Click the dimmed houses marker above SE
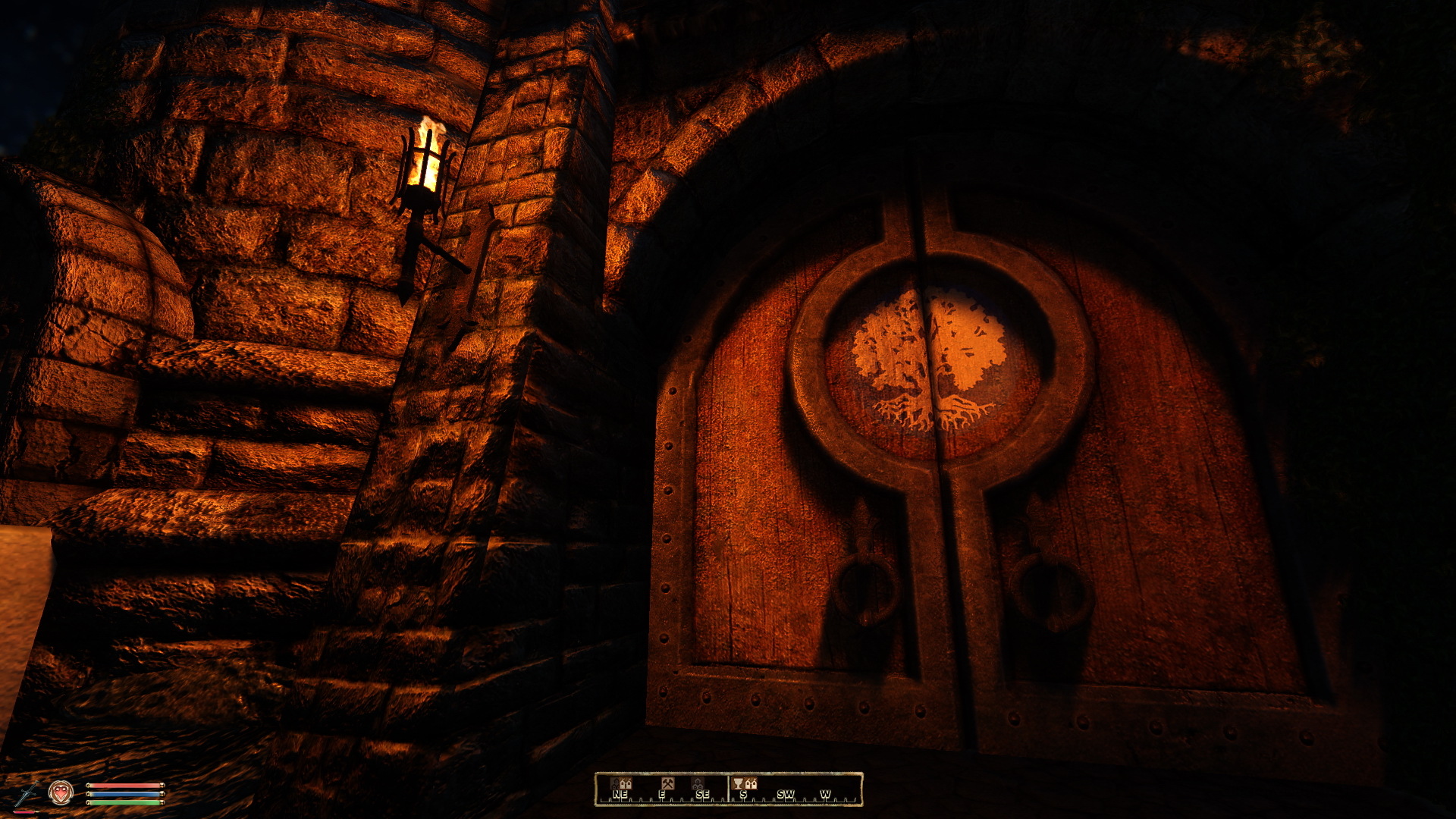Screen dimensions: 1456x819 [x=698, y=783]
